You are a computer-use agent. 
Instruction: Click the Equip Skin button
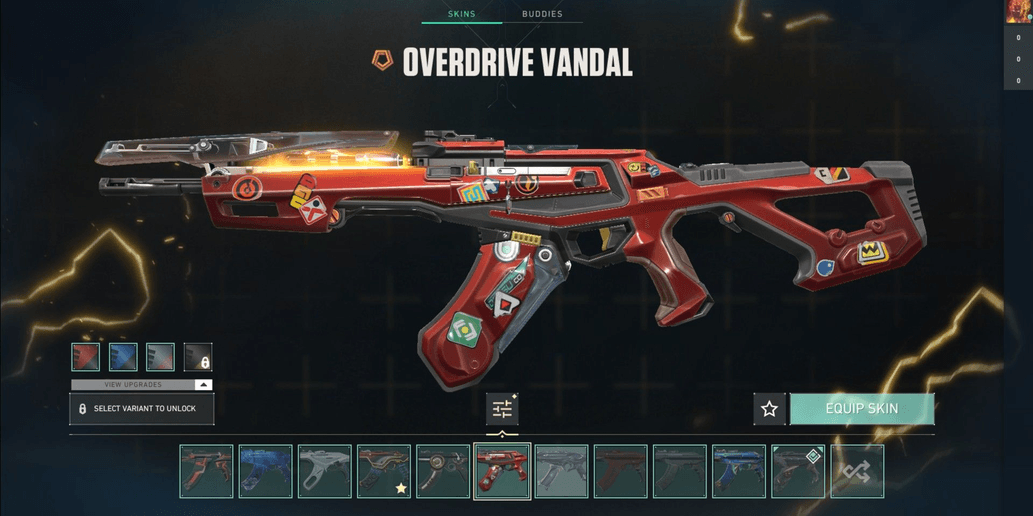[862, 409]
